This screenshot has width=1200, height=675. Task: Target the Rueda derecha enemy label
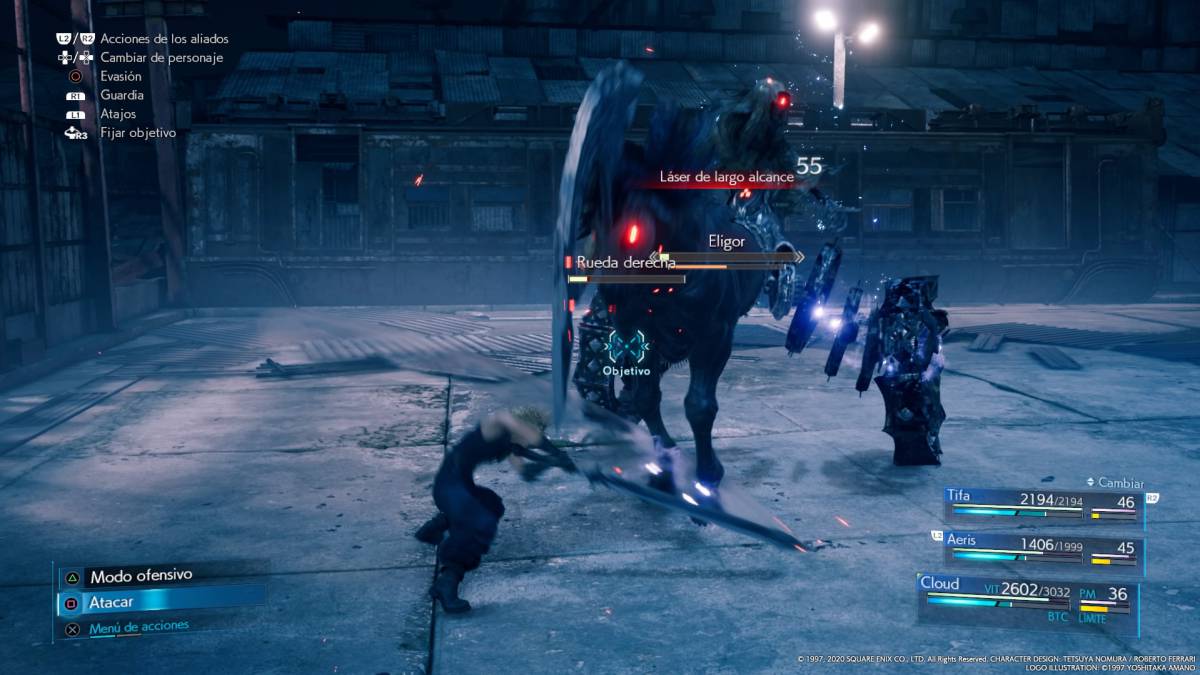click(x=626, y=262)
